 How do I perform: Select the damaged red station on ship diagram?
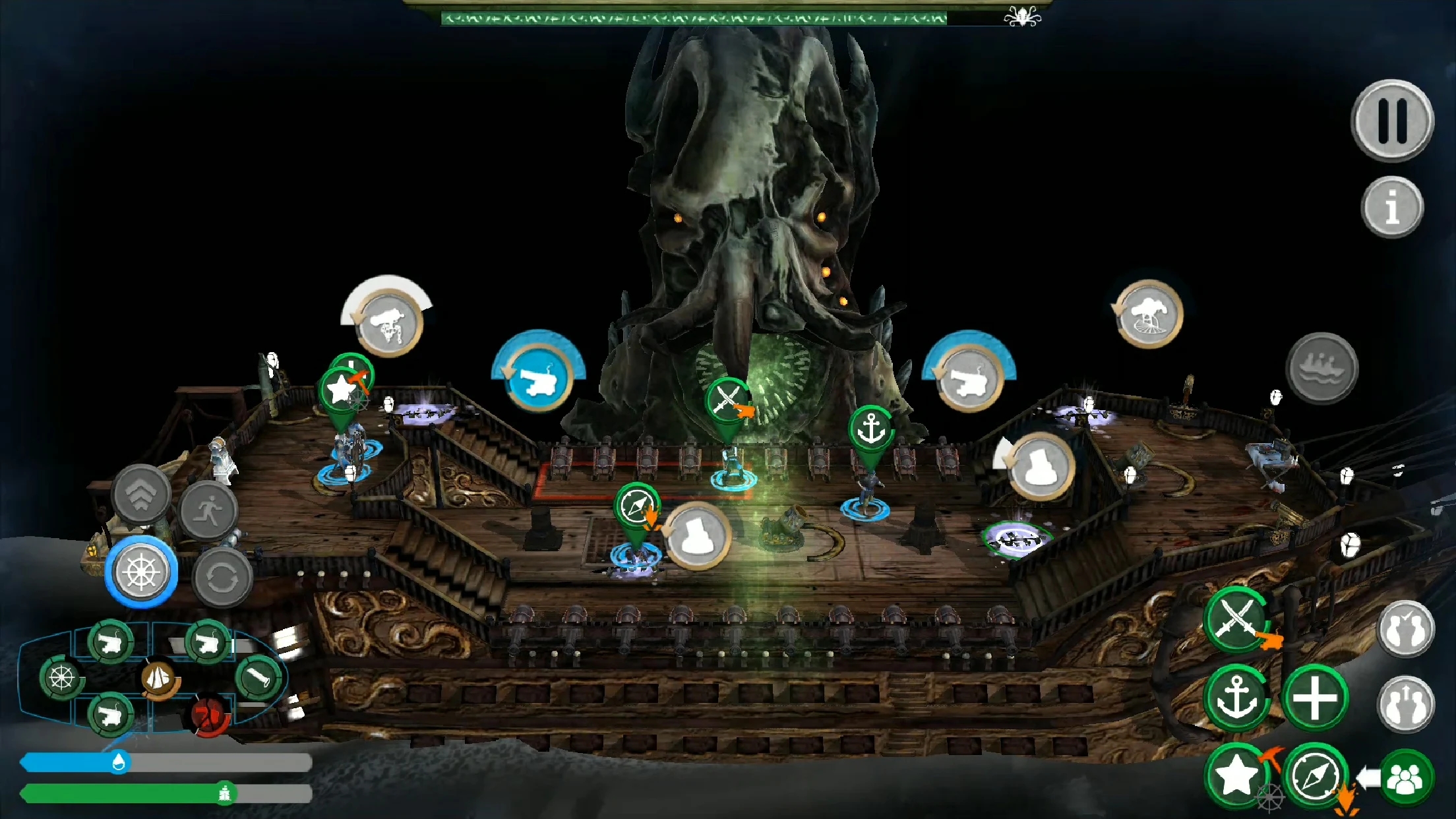tap(208, 715)
